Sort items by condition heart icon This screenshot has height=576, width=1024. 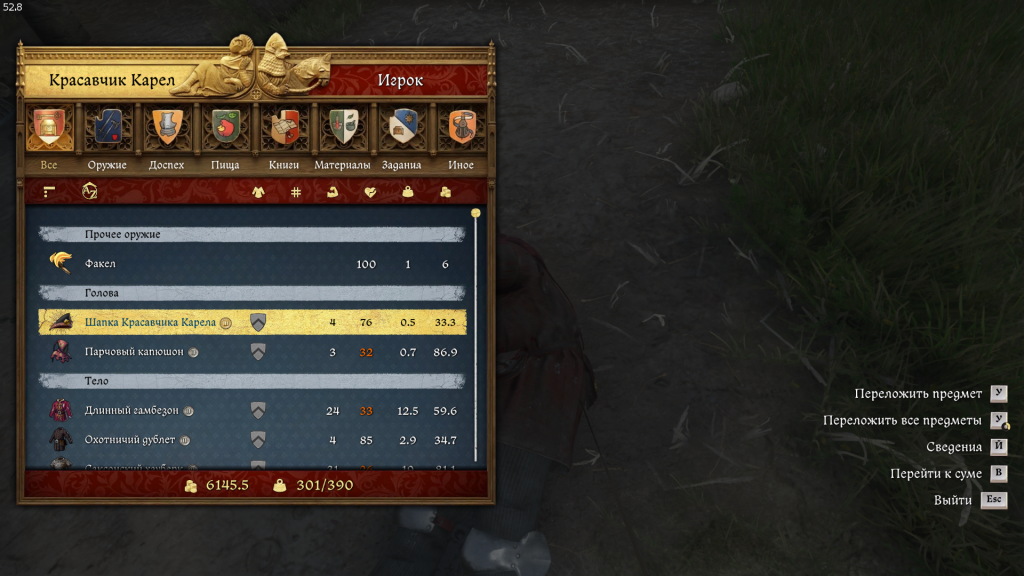[x=370, y=192]
